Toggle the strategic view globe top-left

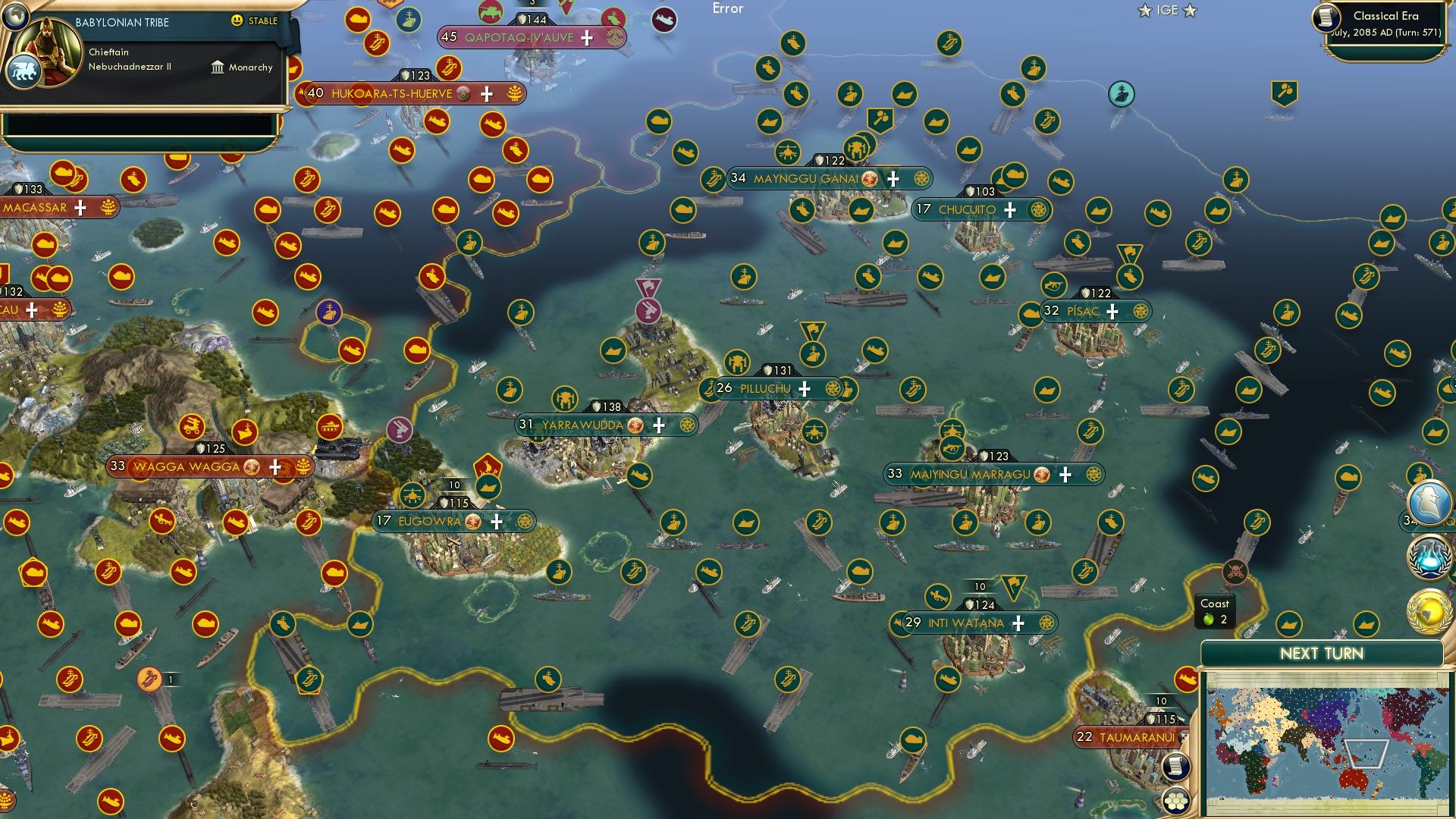(14, 15)
